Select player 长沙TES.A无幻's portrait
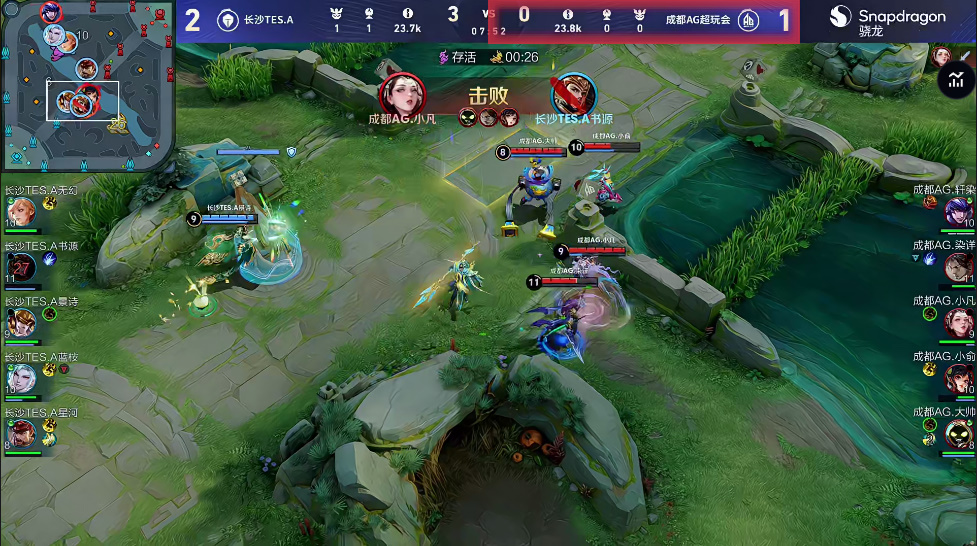This screenshot has width=977, height=546. coord(21,212)
